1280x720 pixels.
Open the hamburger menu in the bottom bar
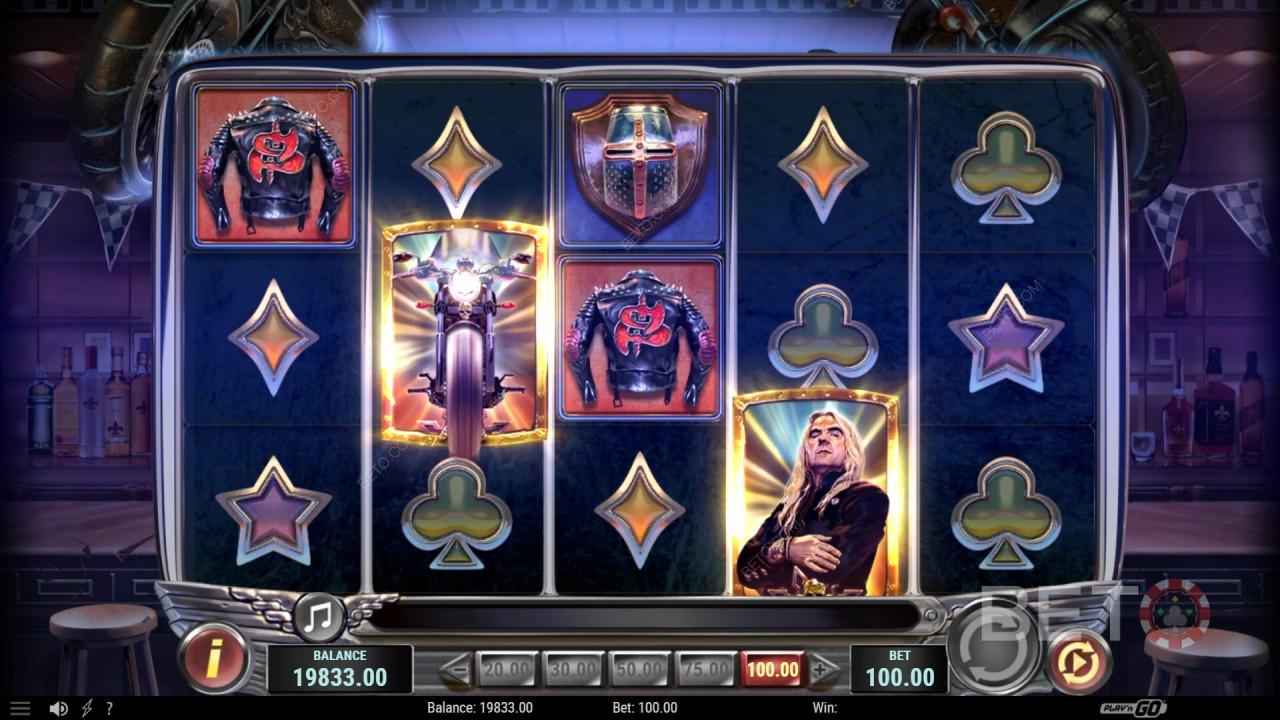pyautogui.click(x=20, y=708)
